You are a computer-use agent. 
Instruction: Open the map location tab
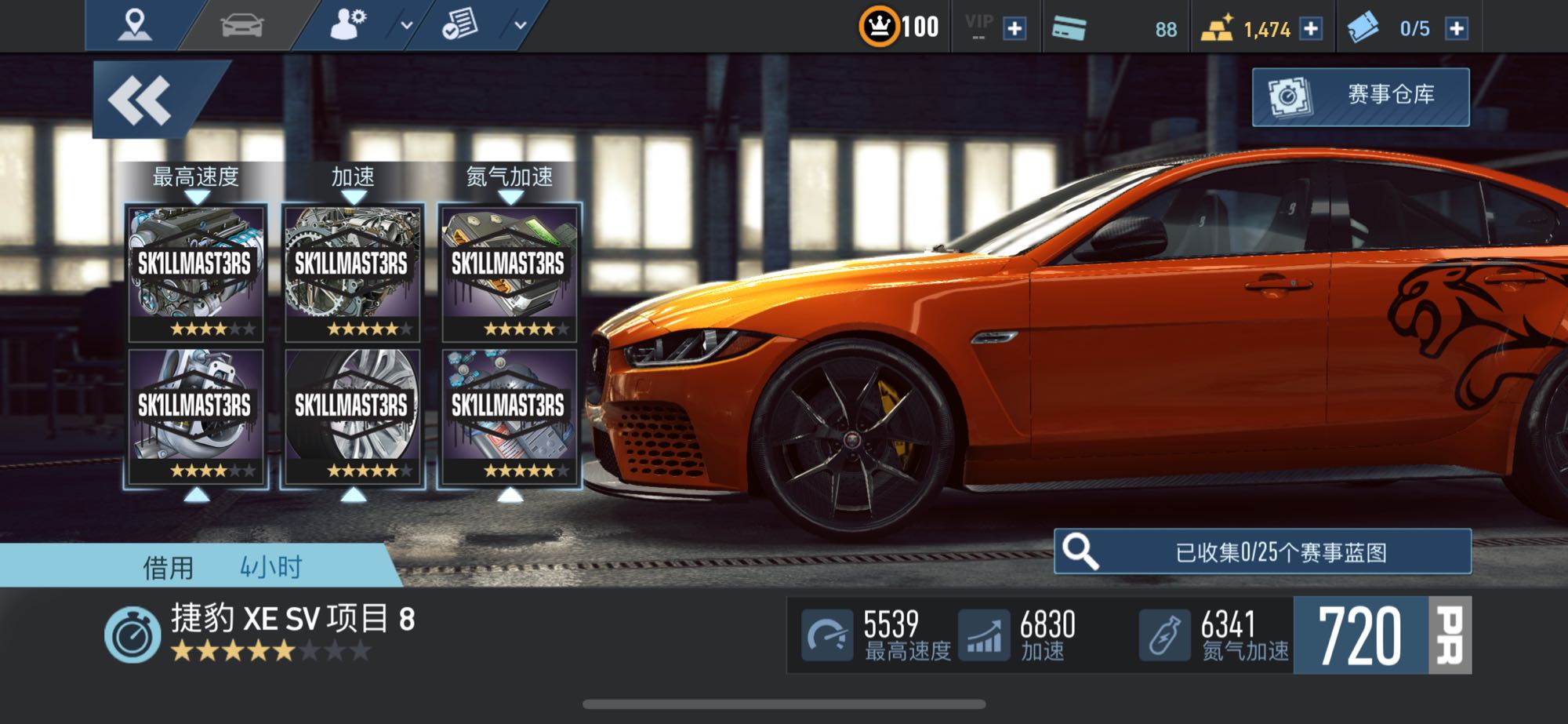pyautogui.click(x=134, y=25)
